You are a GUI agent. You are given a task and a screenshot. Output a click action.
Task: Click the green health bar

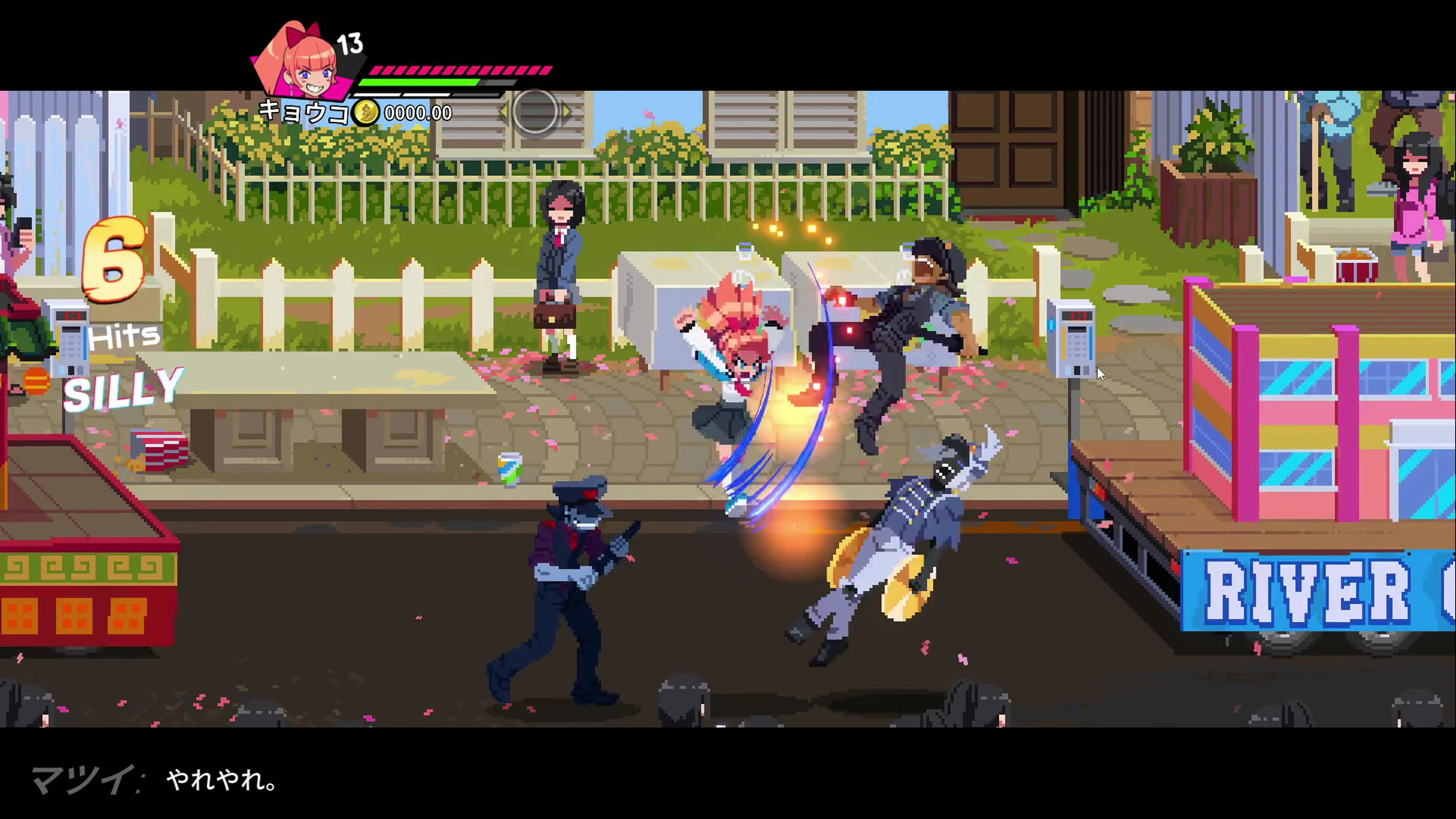pyautogui.click(x=418, y=83)
